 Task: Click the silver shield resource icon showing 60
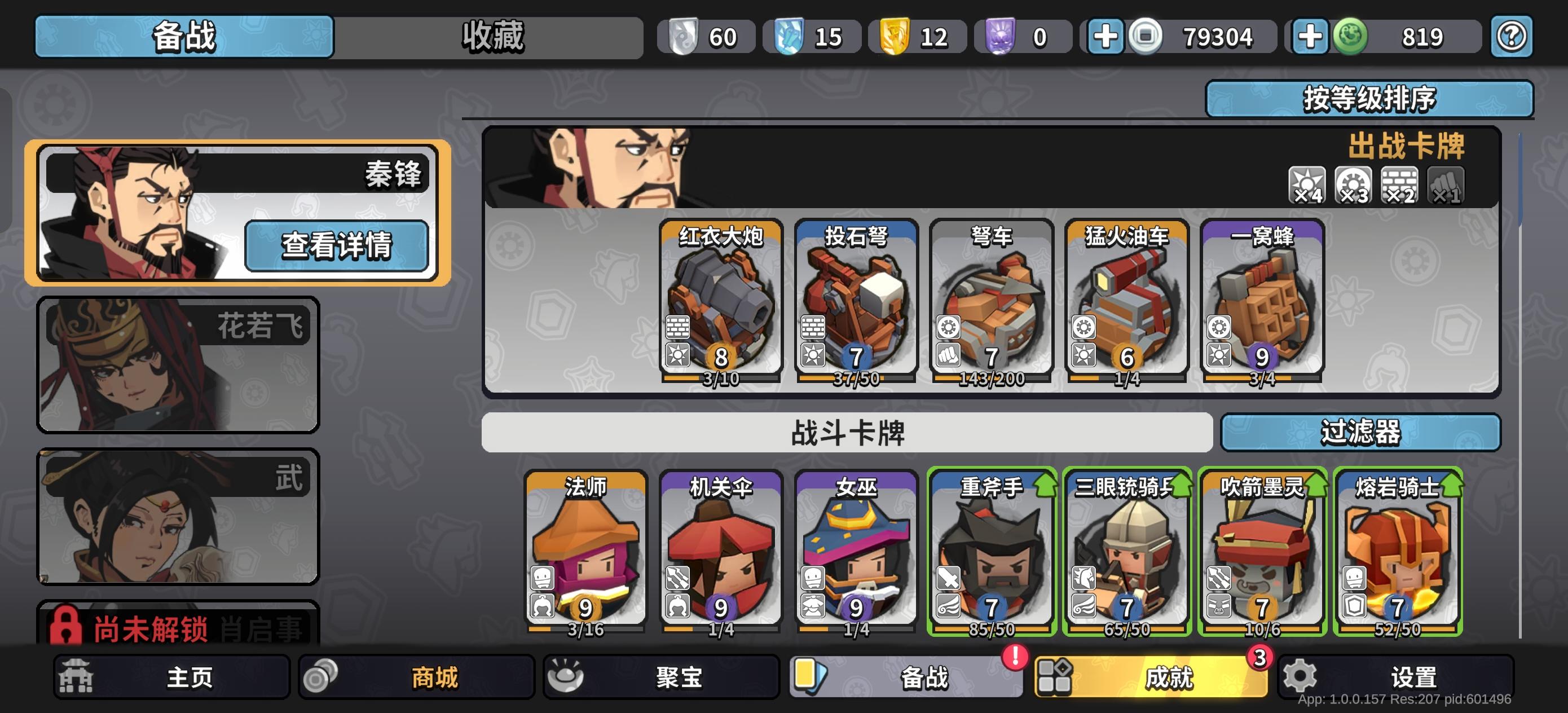point(683,36)
